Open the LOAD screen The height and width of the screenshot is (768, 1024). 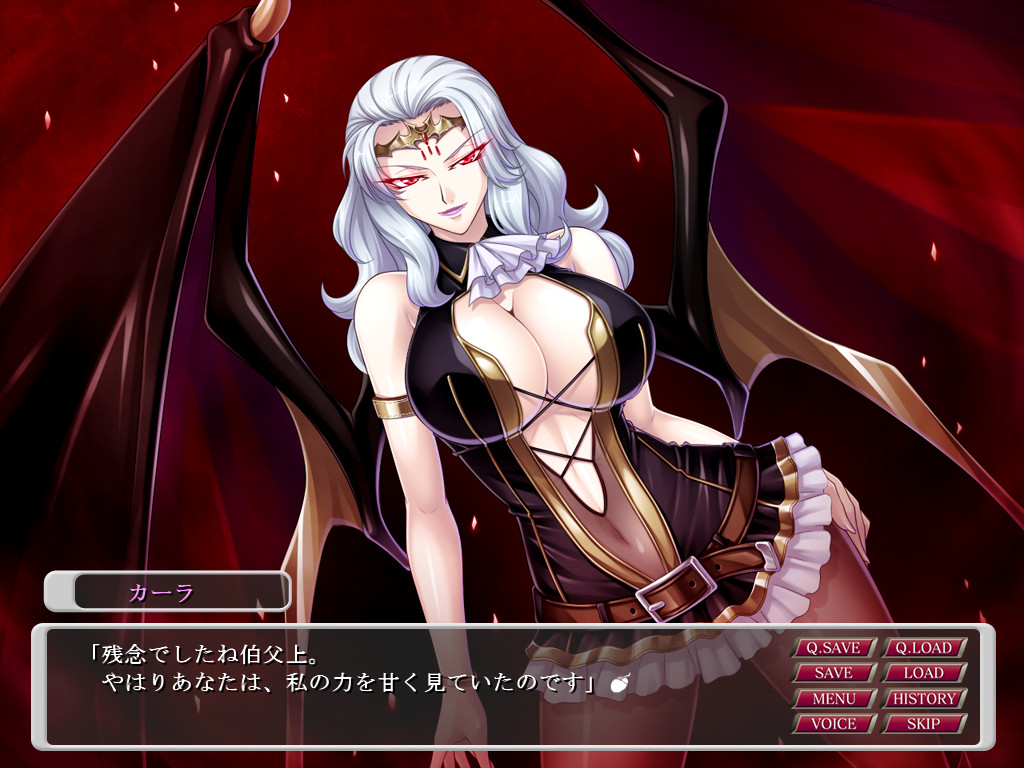[923, 673]
